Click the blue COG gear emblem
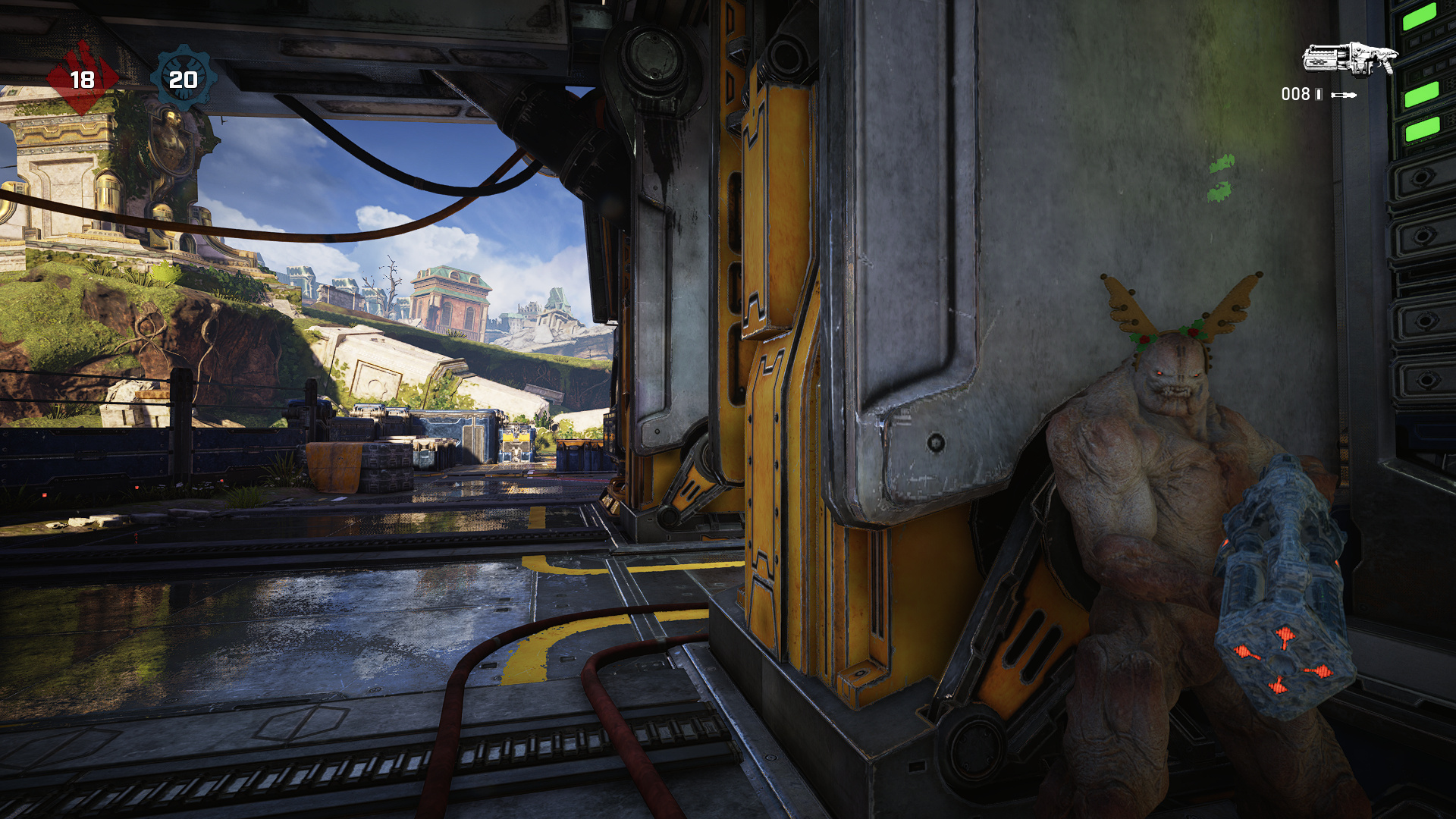 click(x=183, y=79)
